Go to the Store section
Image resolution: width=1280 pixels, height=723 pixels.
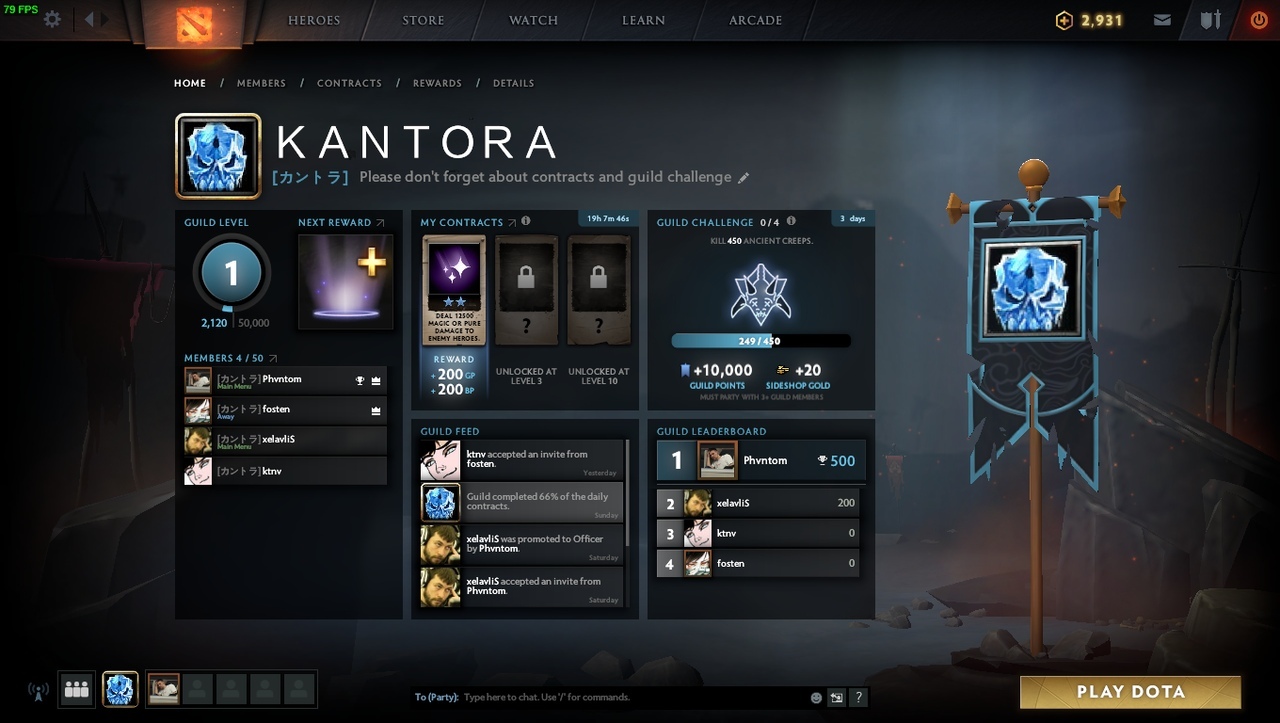(423, 20)
